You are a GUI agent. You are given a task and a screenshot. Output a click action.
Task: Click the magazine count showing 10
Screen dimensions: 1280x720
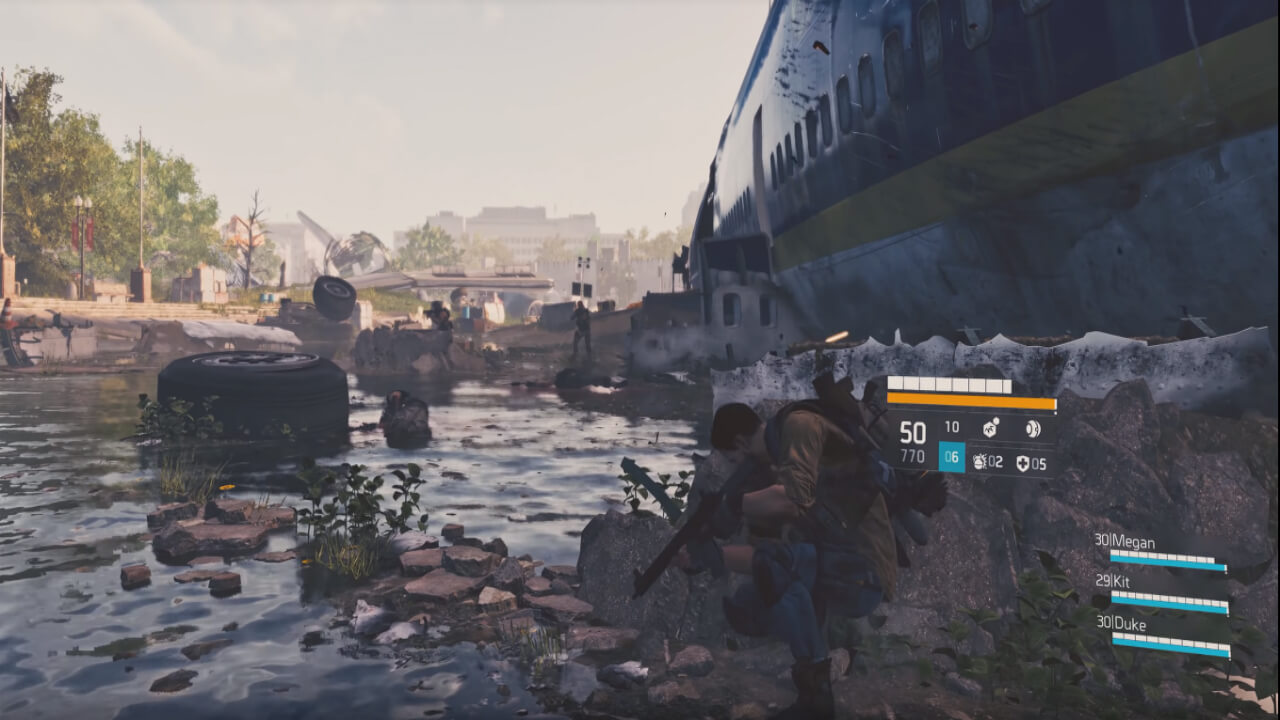(952, 428)
